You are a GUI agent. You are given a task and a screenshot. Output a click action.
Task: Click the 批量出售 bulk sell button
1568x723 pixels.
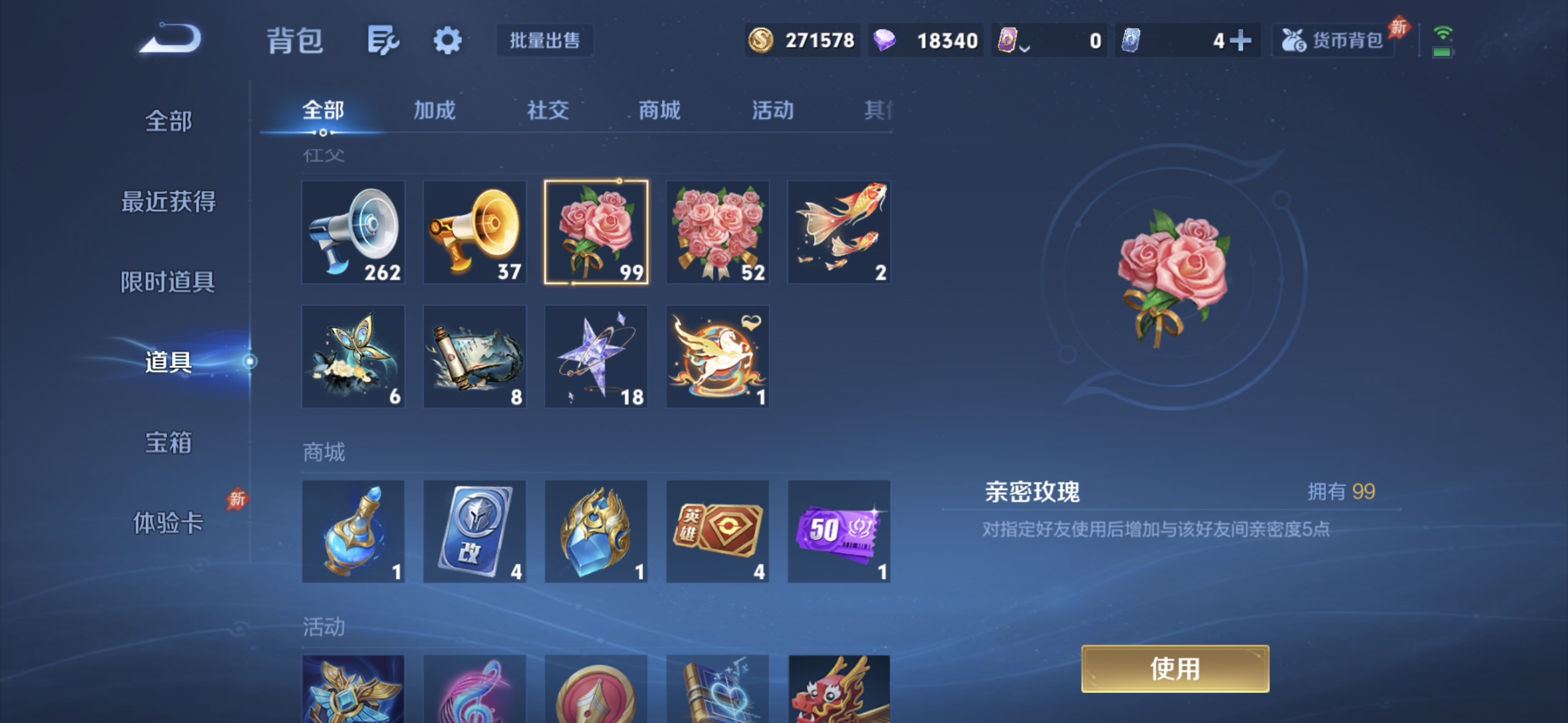point(544,40)
